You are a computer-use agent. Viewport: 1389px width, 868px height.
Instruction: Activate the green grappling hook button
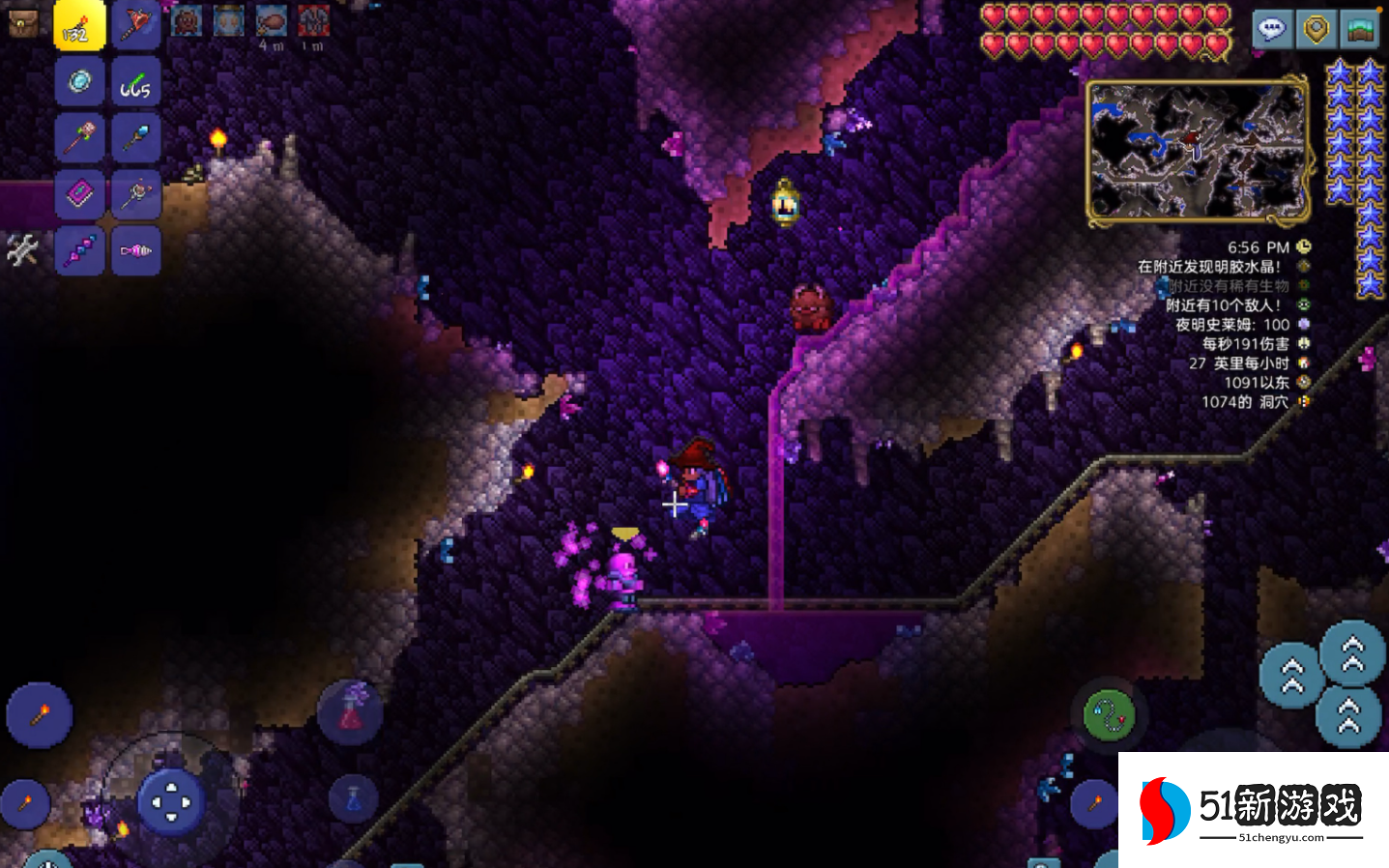coord(1109,716)
